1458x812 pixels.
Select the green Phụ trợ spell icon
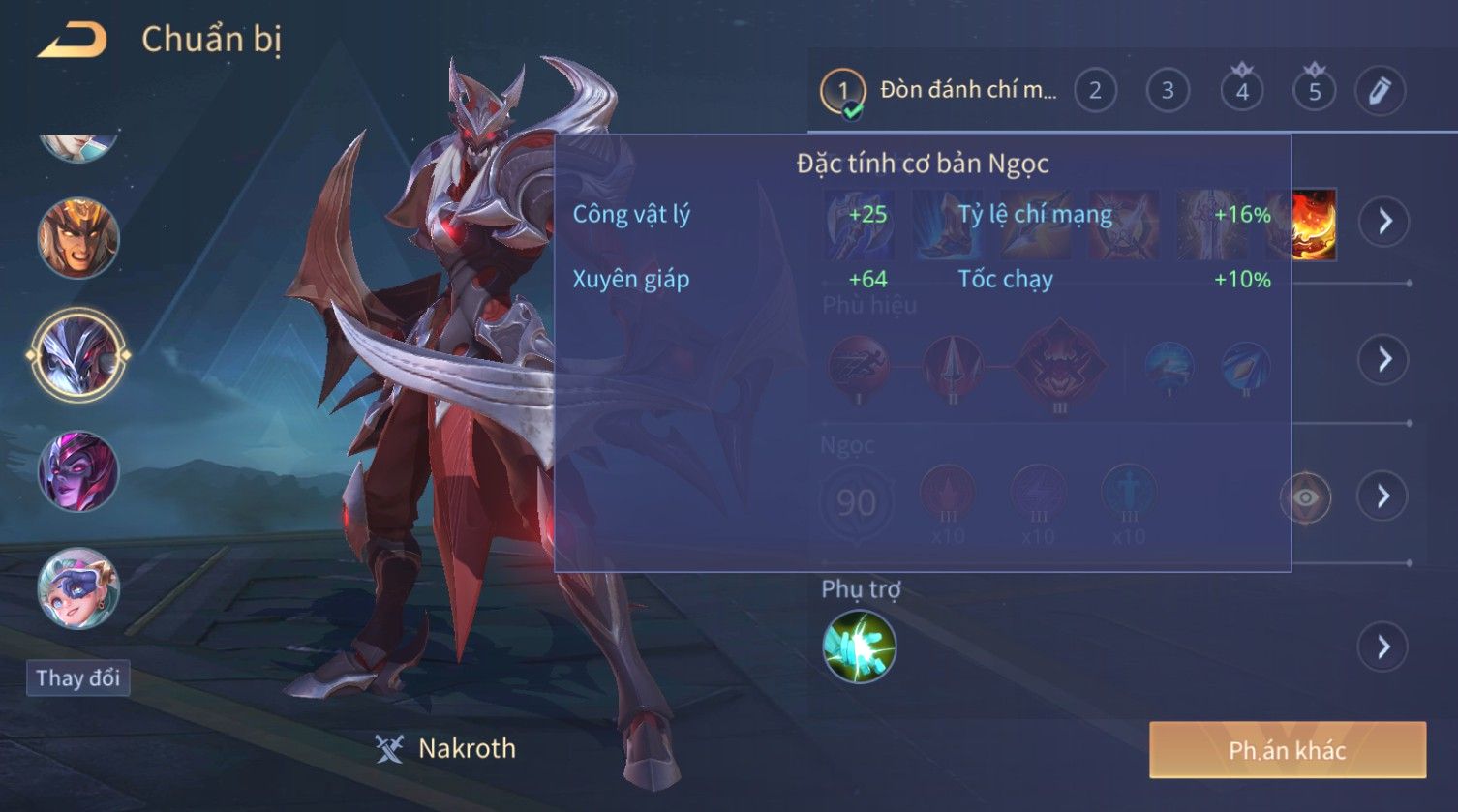point(859,647)
